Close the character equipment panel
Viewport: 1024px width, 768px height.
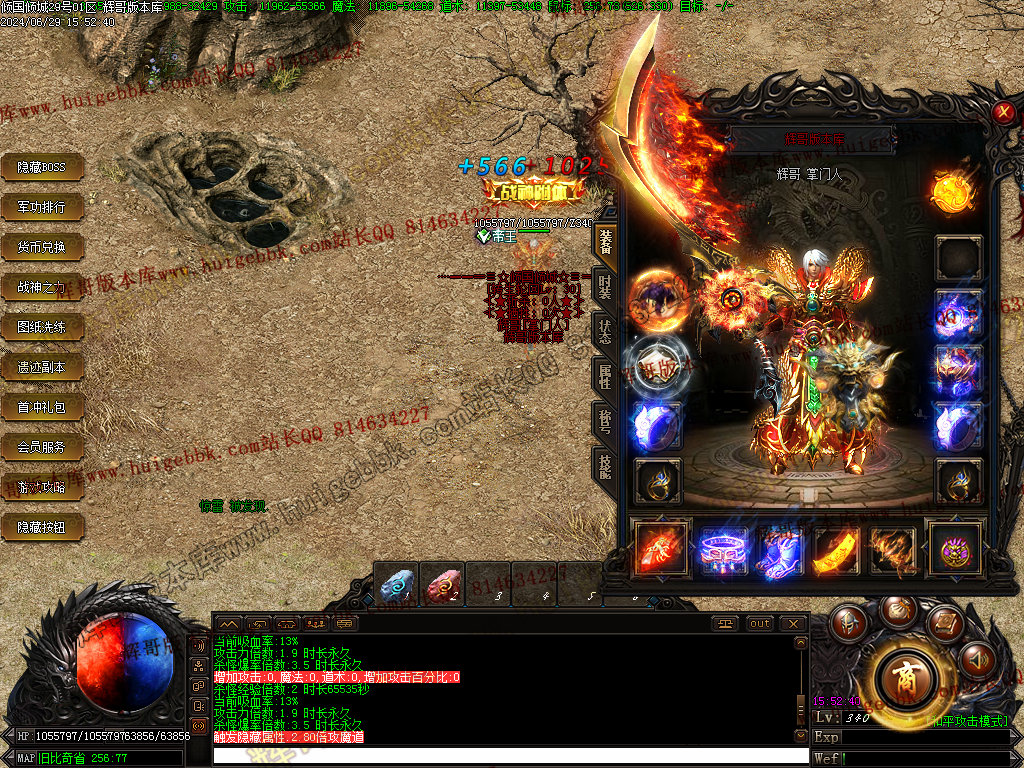[x=1004, y=113]
